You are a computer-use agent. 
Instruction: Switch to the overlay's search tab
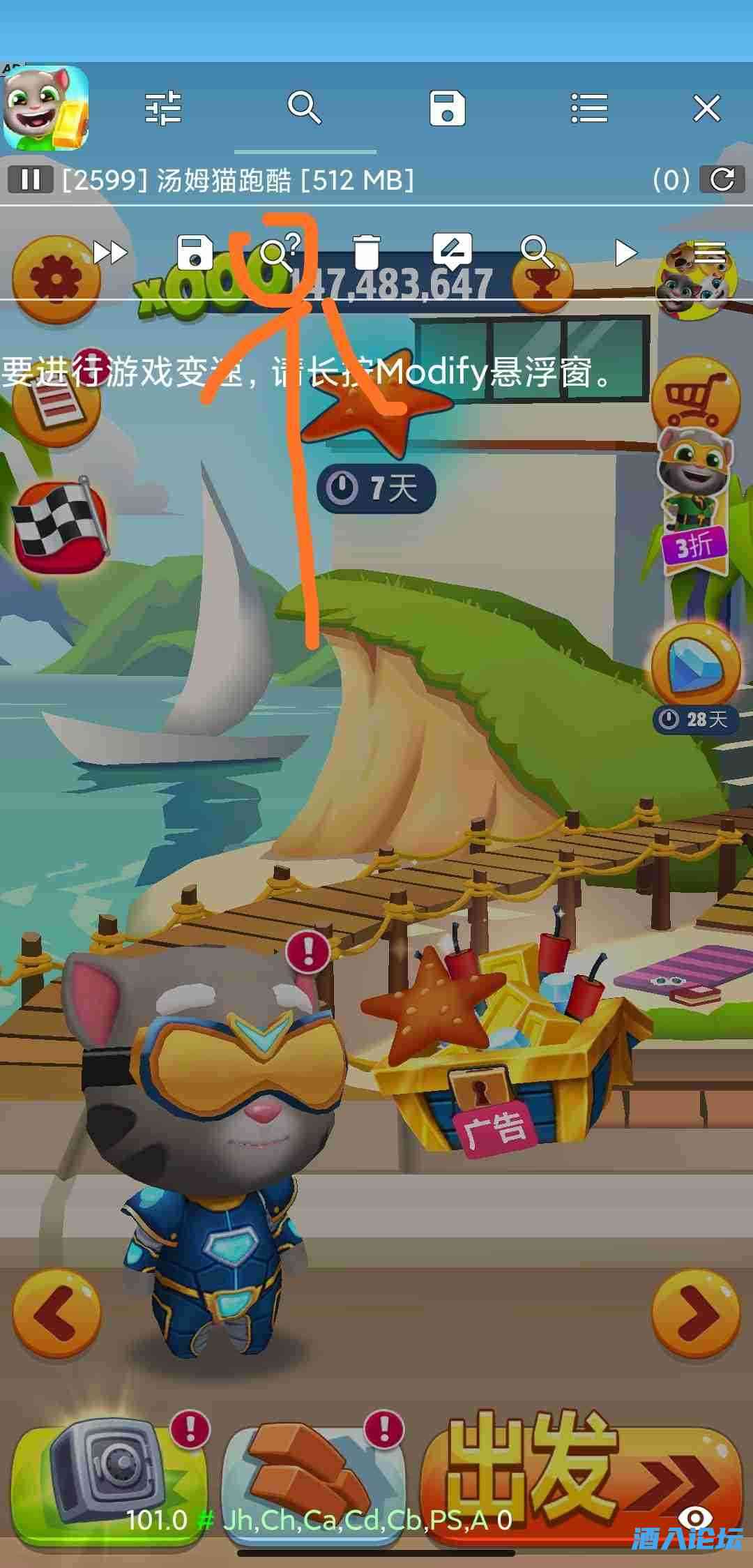click(305, 109)
